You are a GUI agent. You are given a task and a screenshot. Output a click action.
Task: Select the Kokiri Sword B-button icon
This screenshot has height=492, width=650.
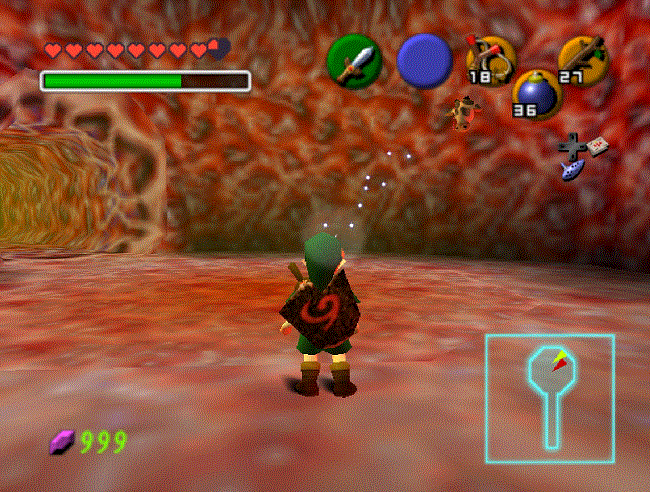[x=354, y=62]
